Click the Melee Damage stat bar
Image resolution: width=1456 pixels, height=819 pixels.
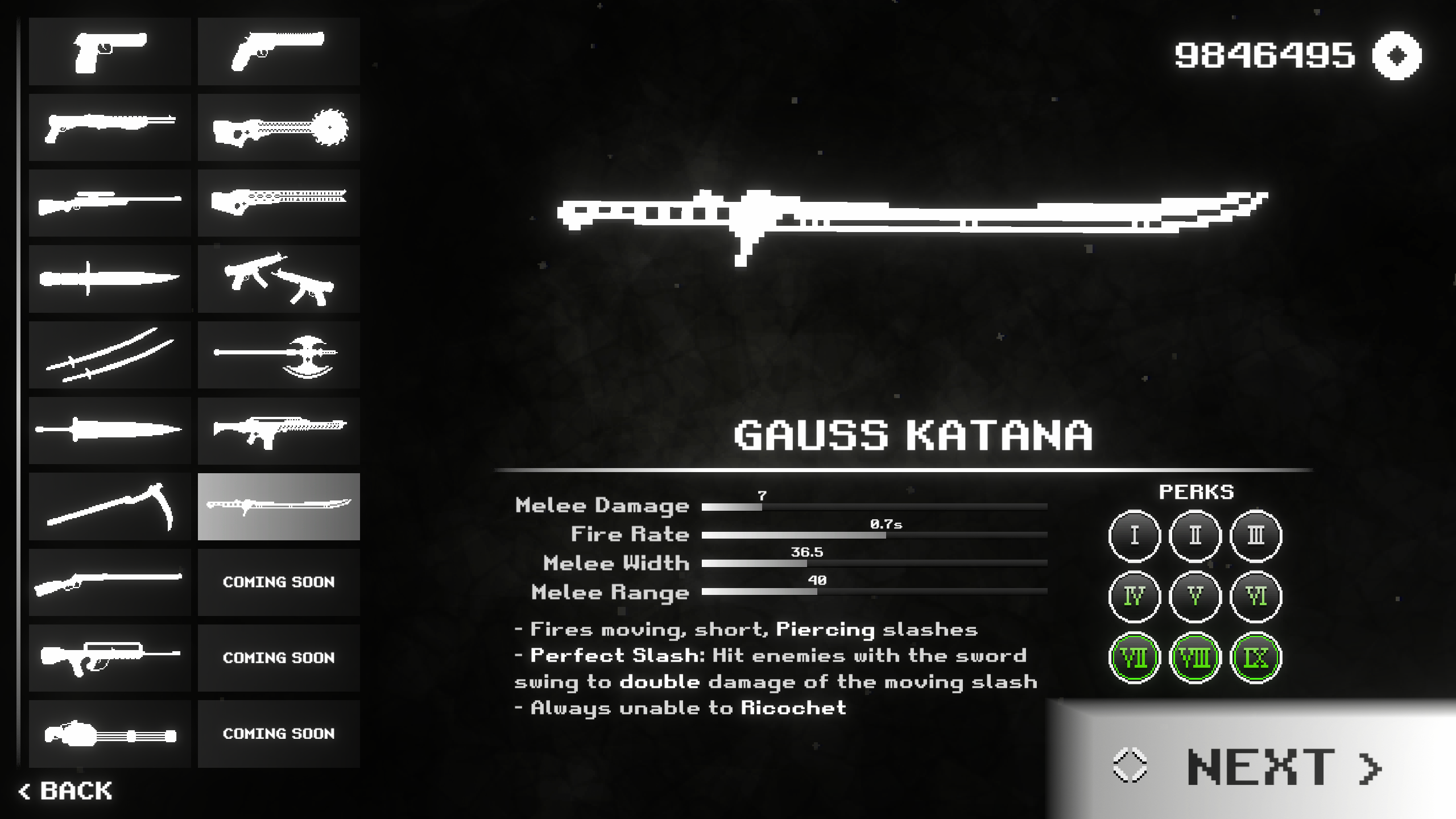coord(876,506)
